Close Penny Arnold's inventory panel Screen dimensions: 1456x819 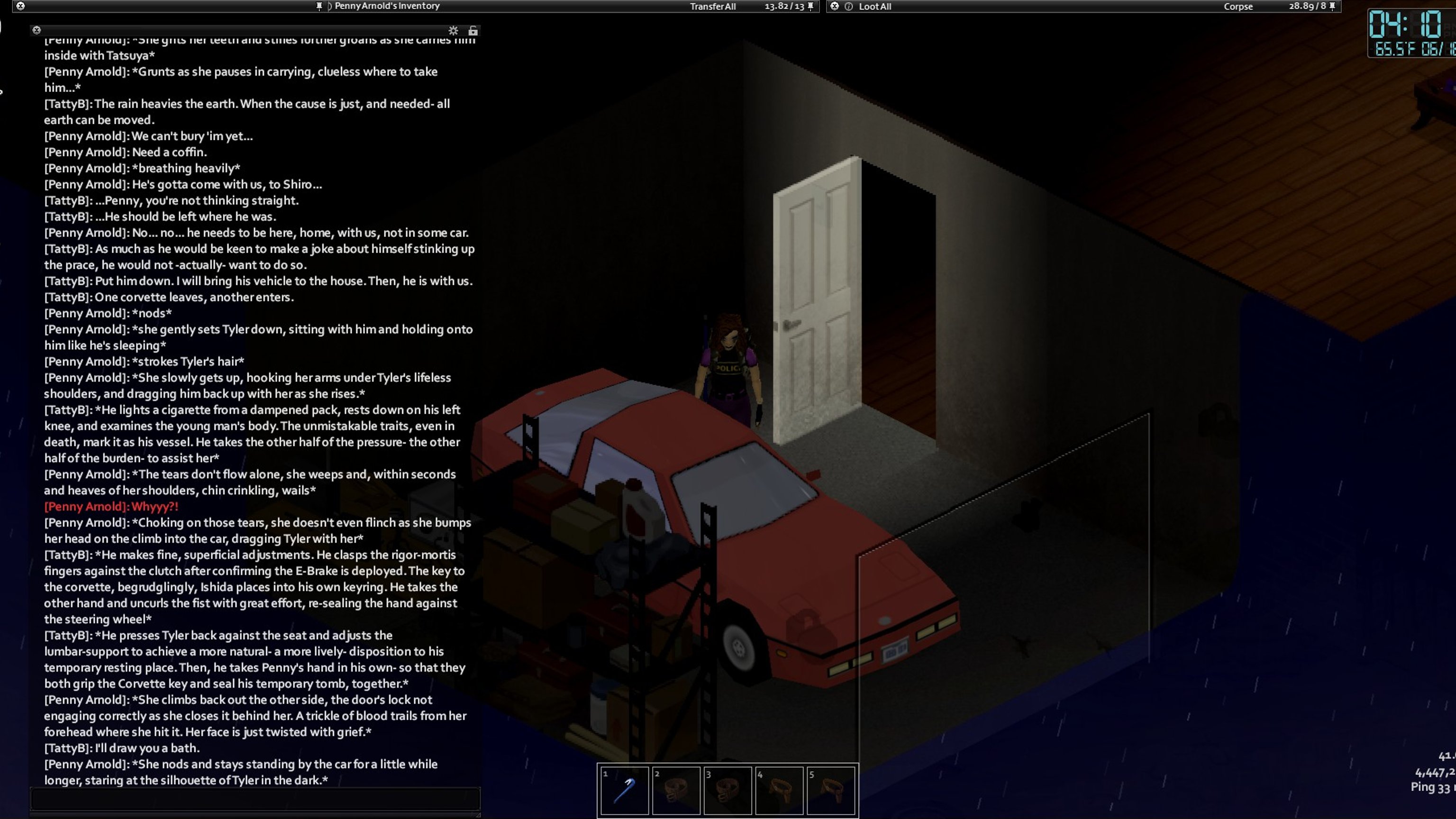(x=20, y=6)
